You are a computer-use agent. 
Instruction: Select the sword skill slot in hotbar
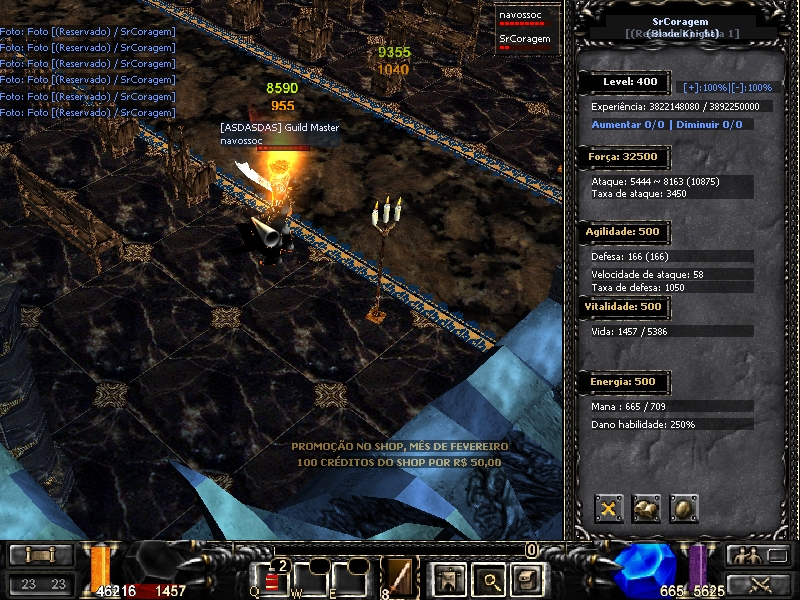point(401,579)
